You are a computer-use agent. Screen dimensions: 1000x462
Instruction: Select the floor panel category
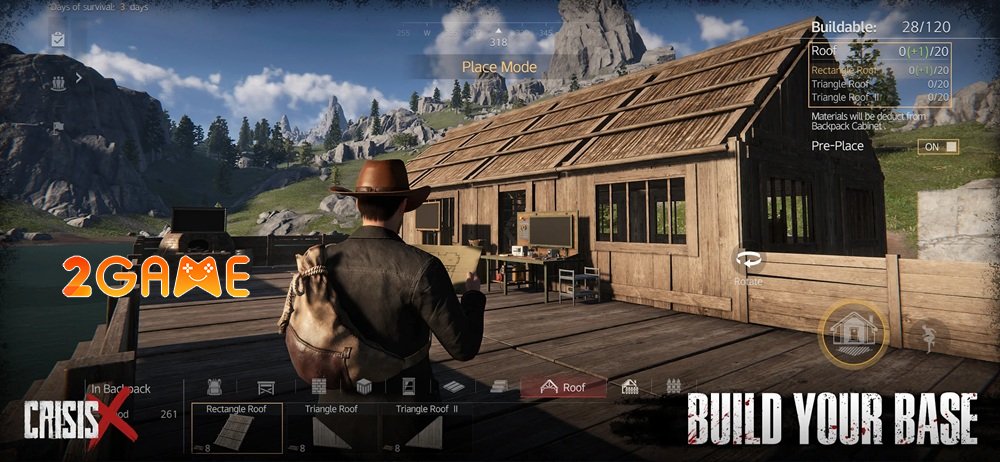[453, 387]
